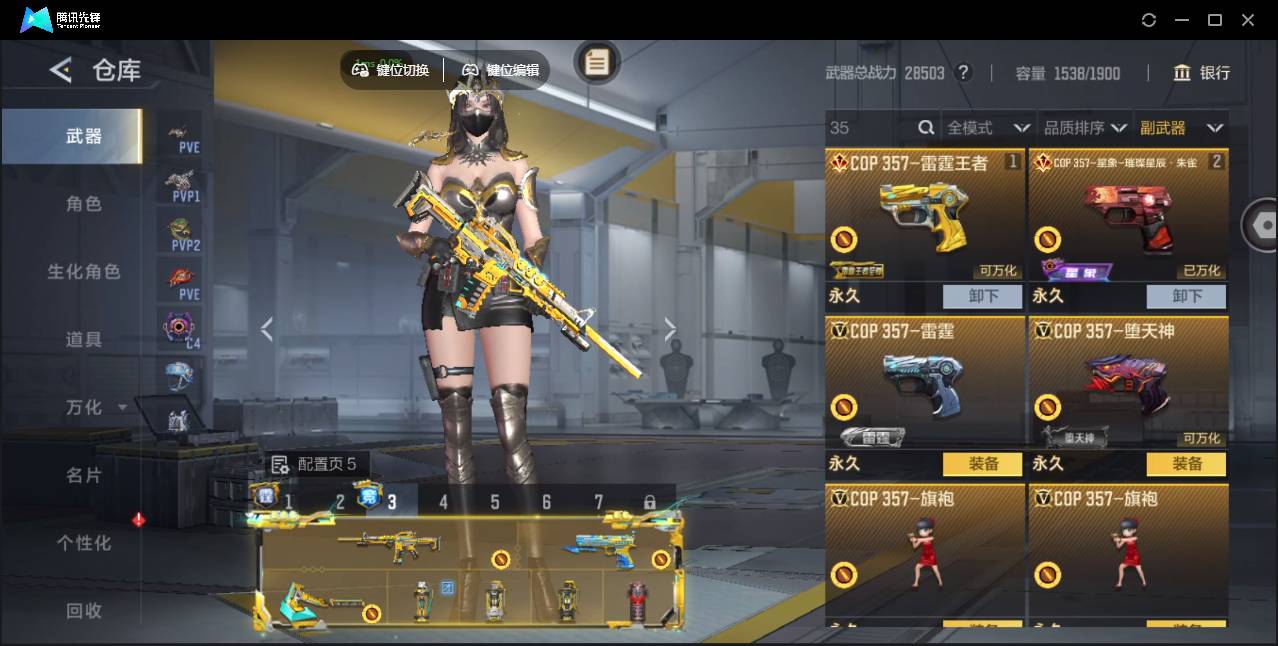This screenshot has width=1278, height=646.
Task: Open the 名片 name card category
Action: point(84,476)
